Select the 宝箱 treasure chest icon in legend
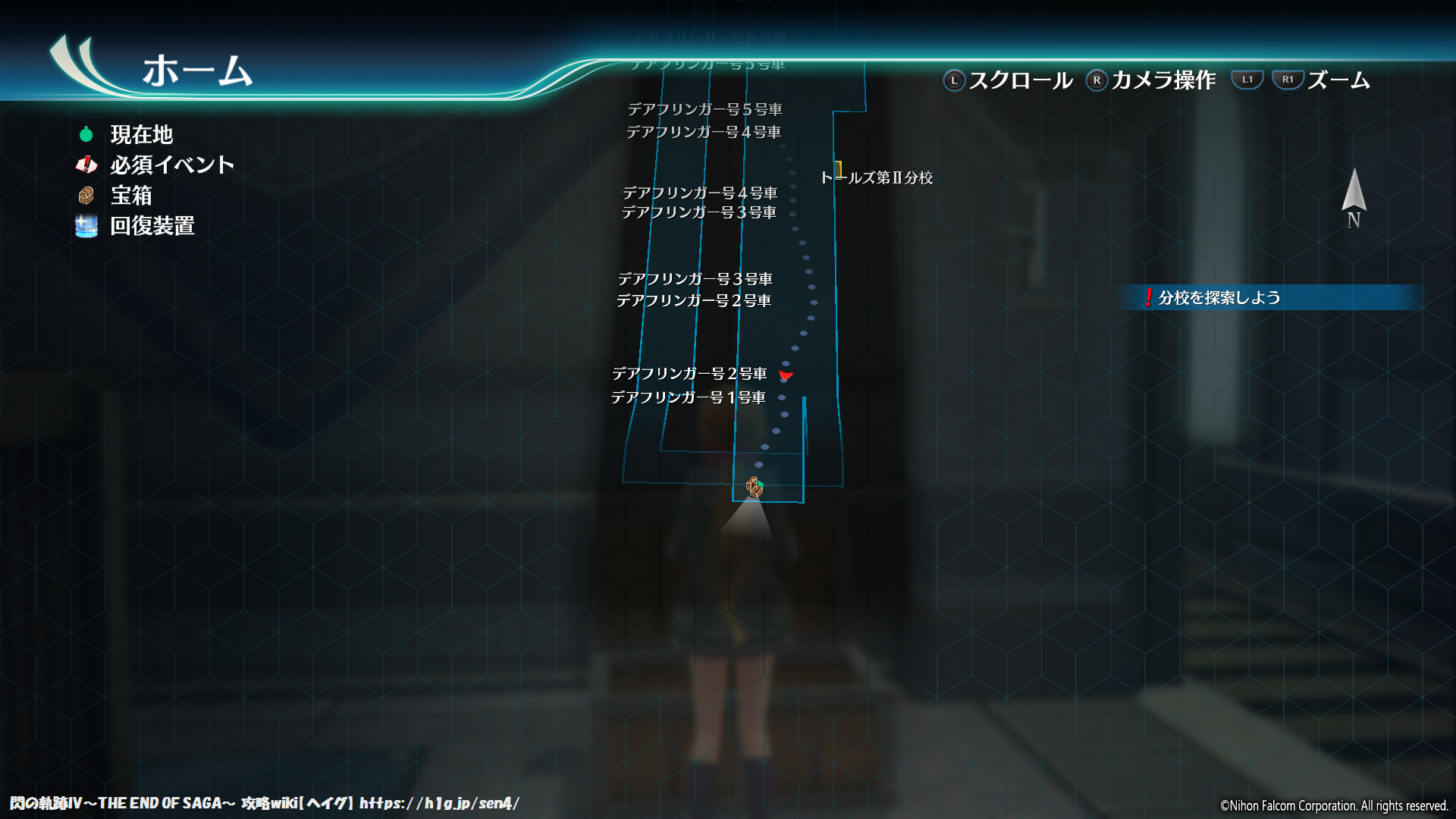Viewport: 1456px width, 819px height. coord(86,196)
